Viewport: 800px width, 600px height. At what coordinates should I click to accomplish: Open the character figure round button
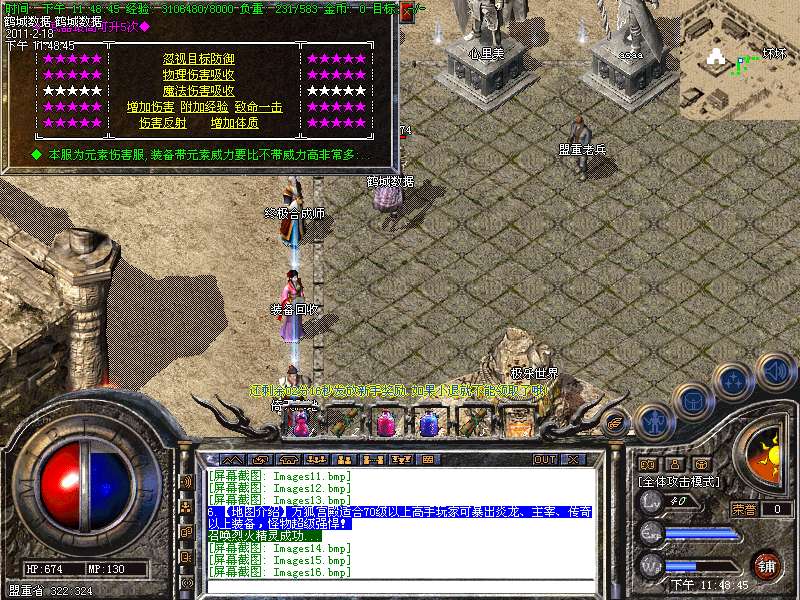click(652, 421)
